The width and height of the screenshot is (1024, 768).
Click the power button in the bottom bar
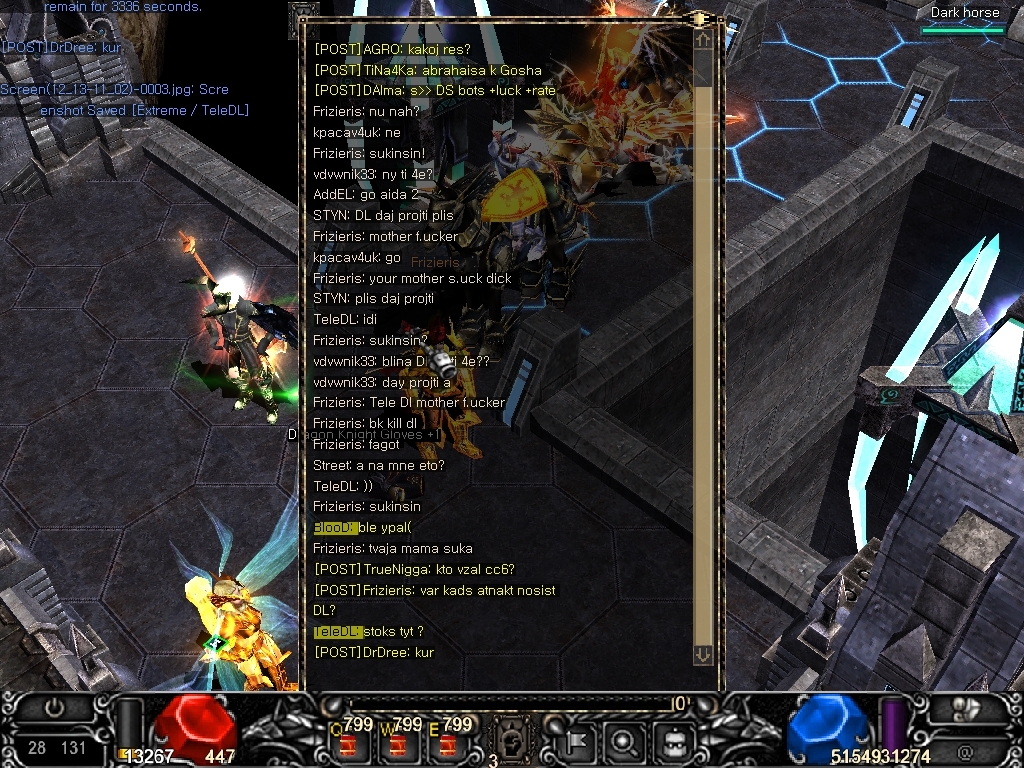pyautogui.click(x=54, y=707)
